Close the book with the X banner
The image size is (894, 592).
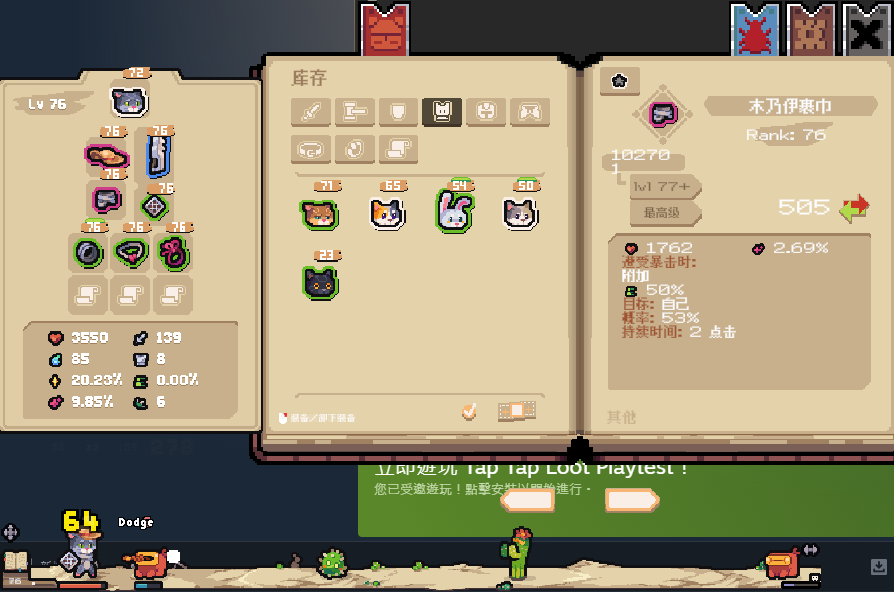[865, 32]
